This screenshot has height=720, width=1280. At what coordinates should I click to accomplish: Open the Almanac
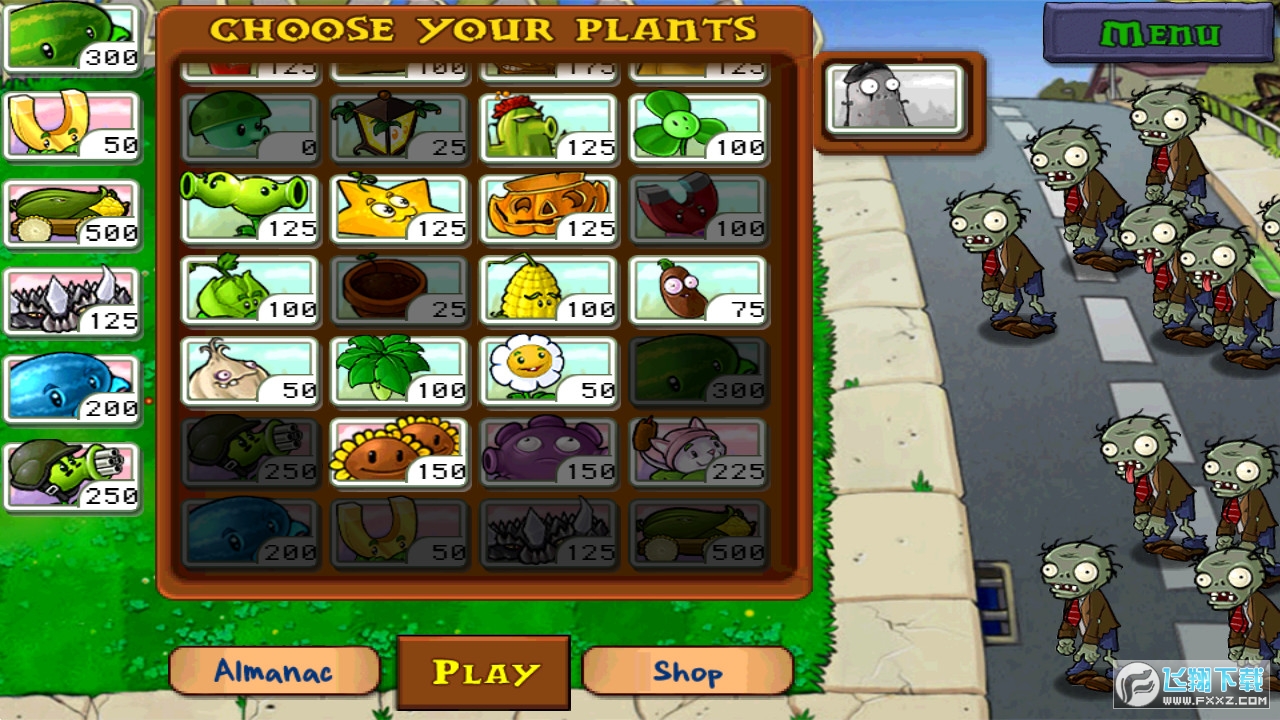(273, 670)
